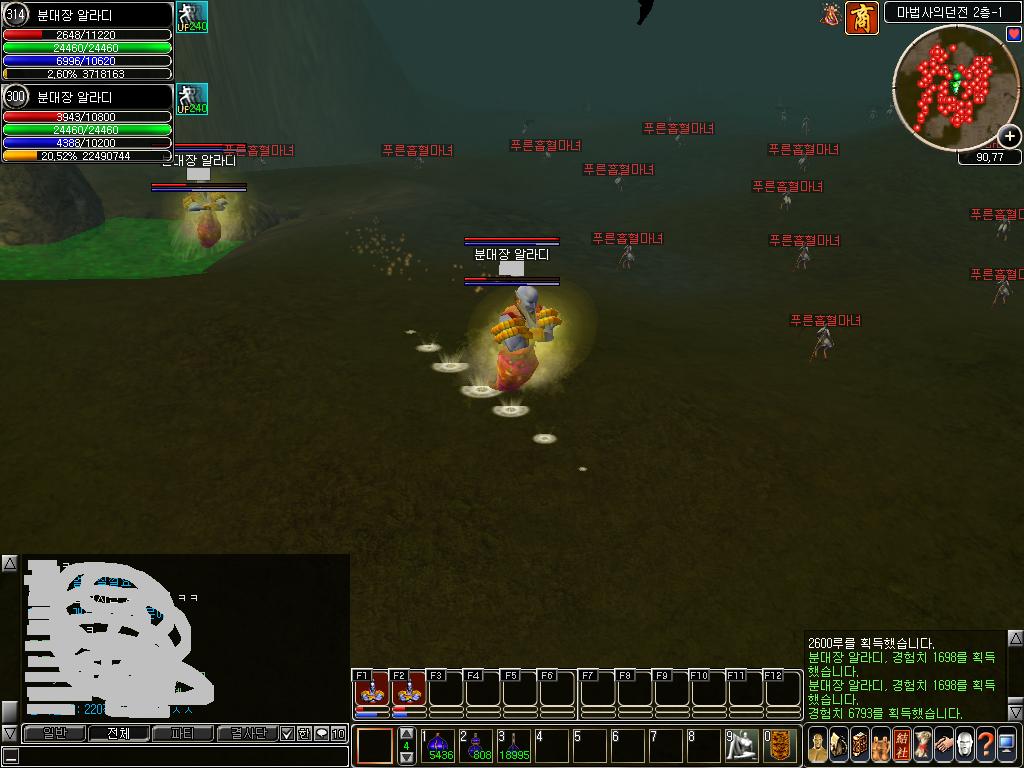Open help with the question mark icon
The height and width of the screenshot is (768, 1024).
coord(986,745)
